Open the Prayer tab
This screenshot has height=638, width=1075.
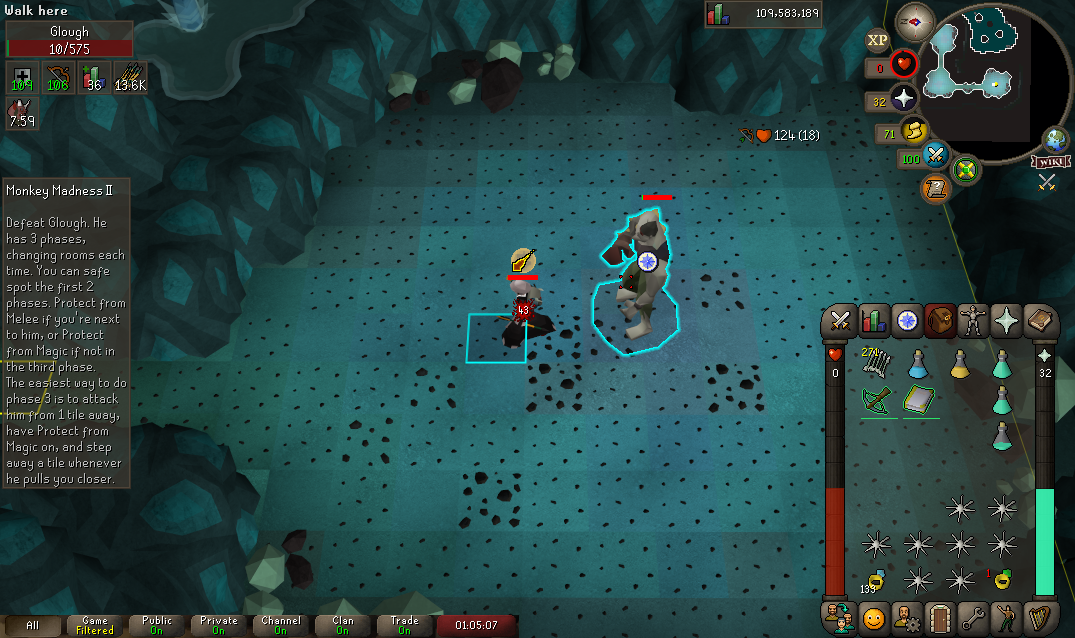tap(1007, 320)
